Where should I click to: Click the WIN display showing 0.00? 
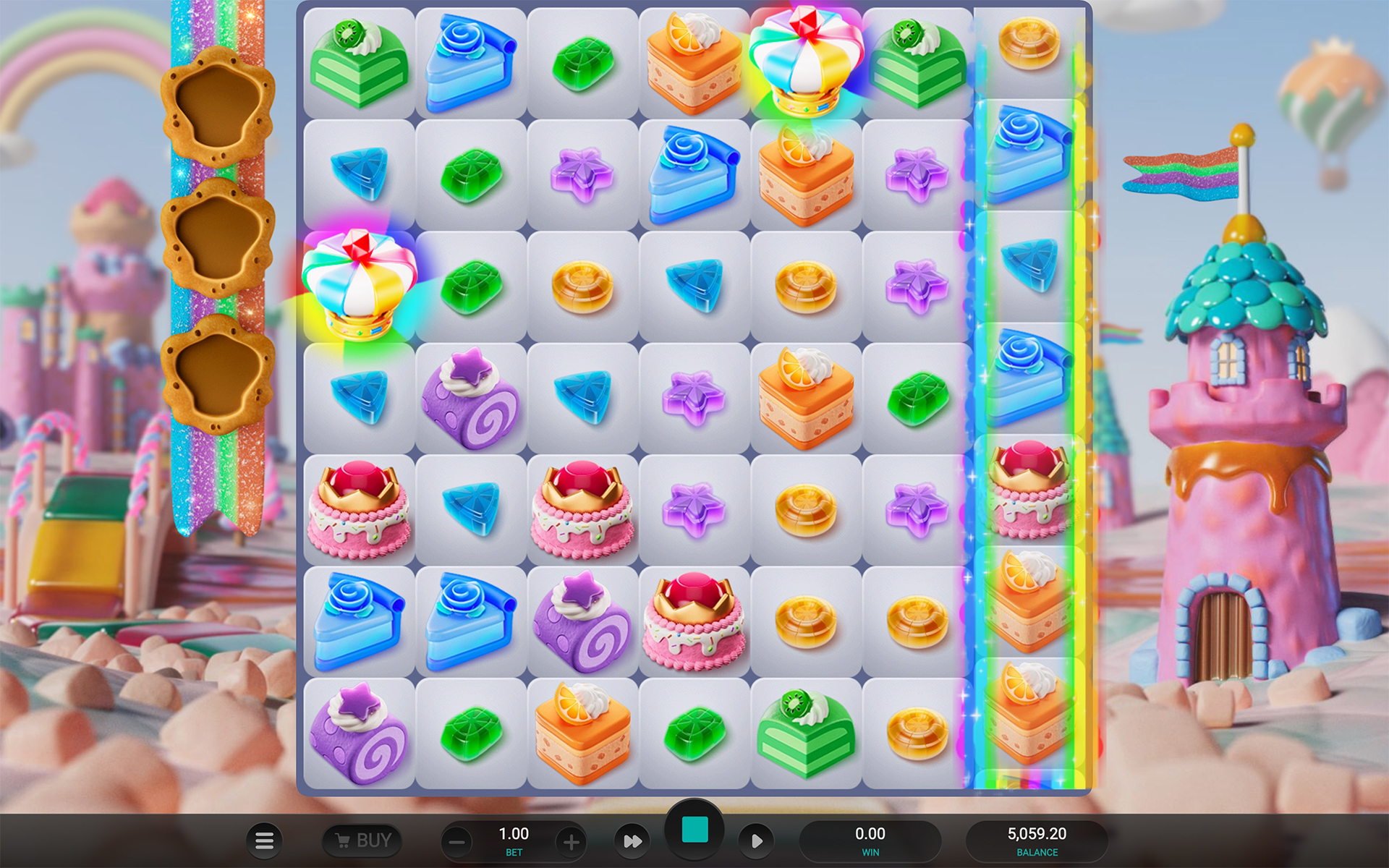[x=870, y=839]
